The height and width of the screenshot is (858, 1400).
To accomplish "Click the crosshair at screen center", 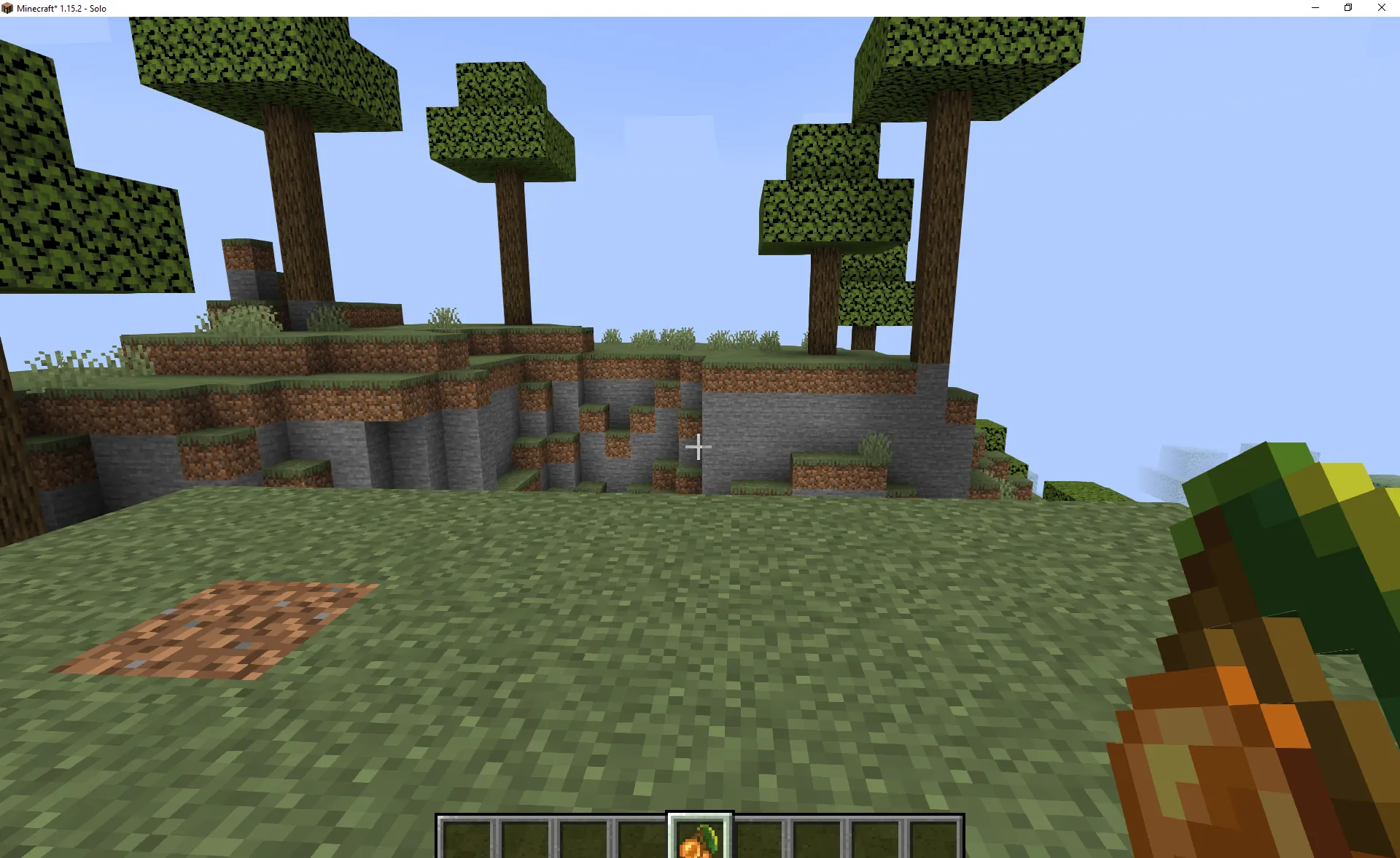I will click(x=698, y=447).
